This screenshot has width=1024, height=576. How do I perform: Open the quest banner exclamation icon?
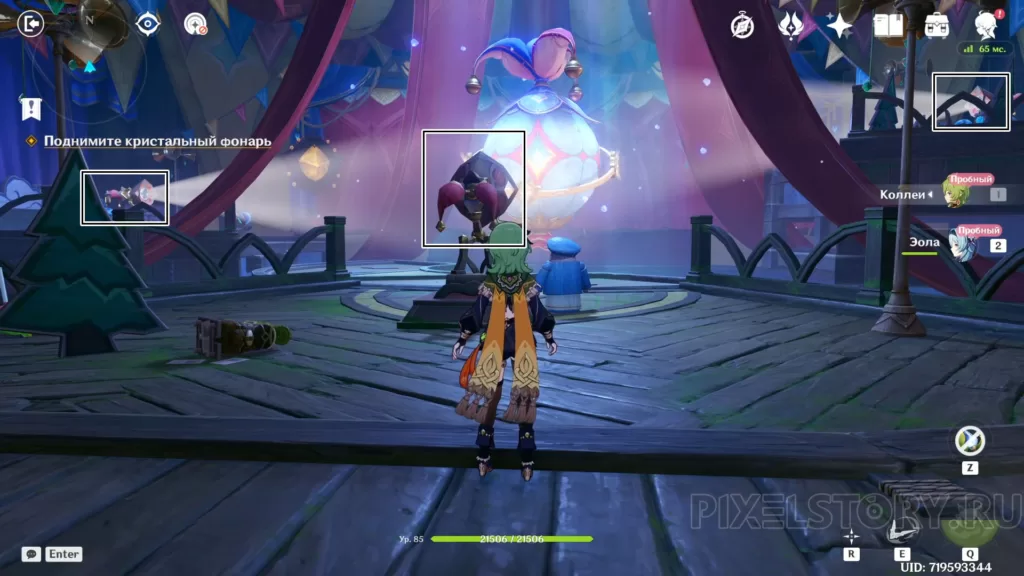31,107
